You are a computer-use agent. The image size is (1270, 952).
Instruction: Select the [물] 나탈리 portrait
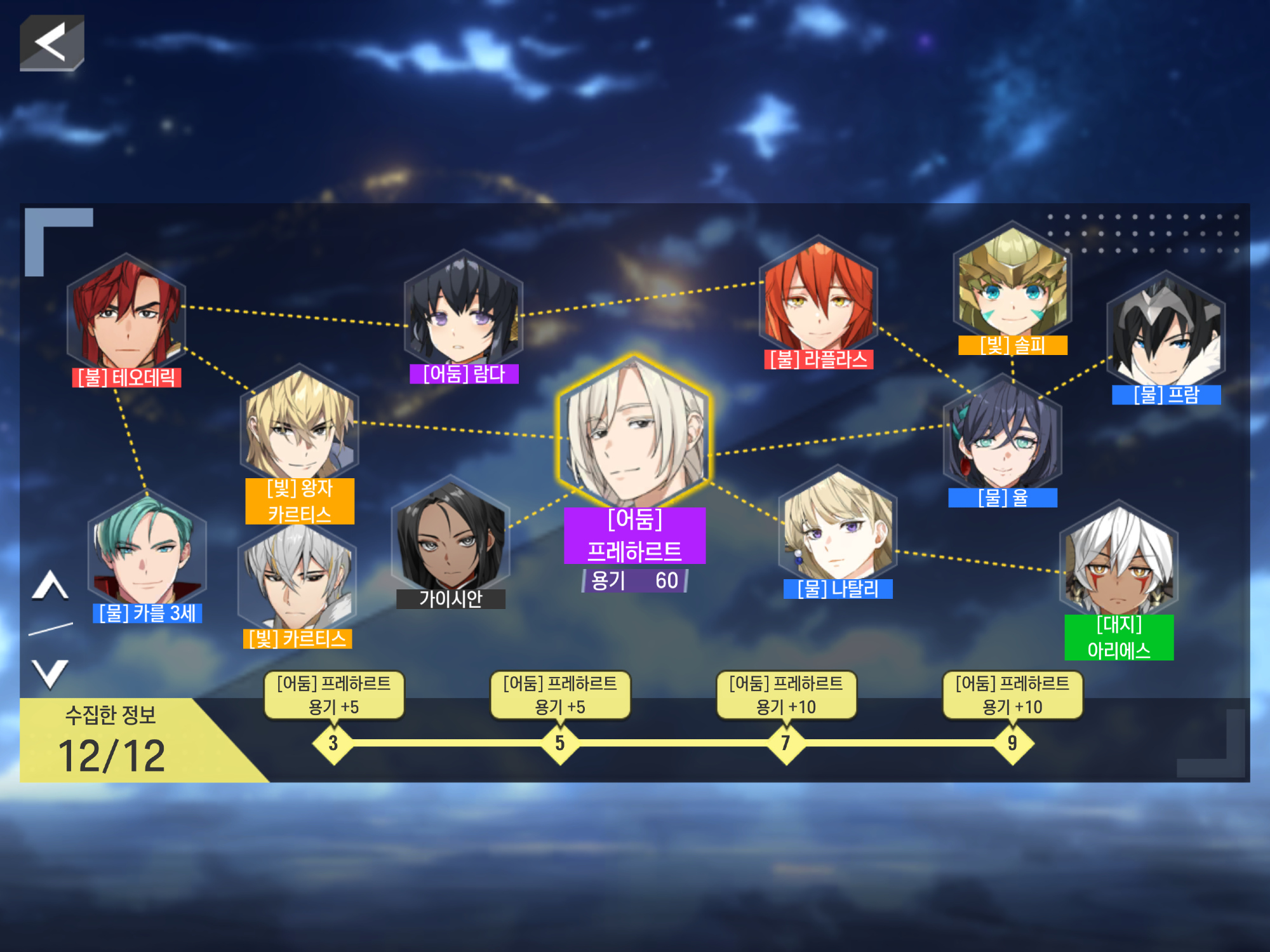point(838,524)
